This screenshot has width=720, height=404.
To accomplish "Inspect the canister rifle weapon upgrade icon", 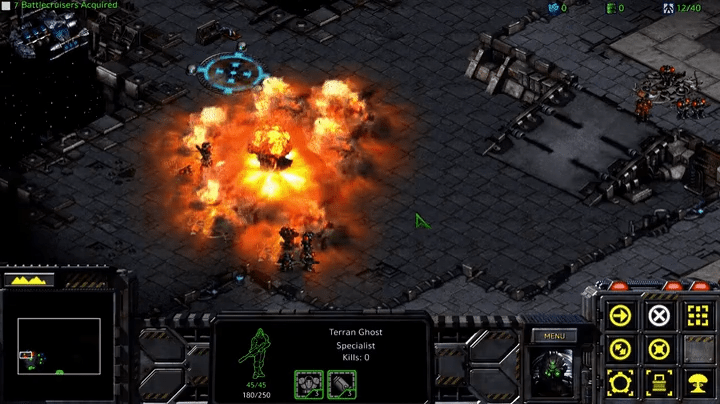I will coord(342,383).
